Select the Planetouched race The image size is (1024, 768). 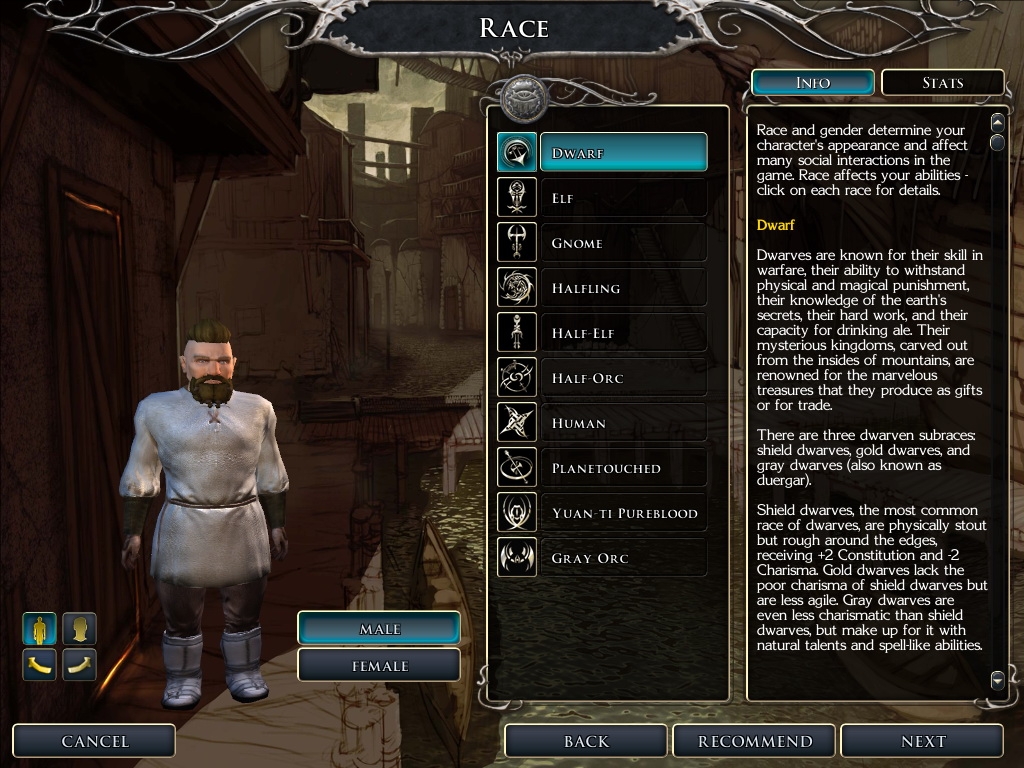622,468
